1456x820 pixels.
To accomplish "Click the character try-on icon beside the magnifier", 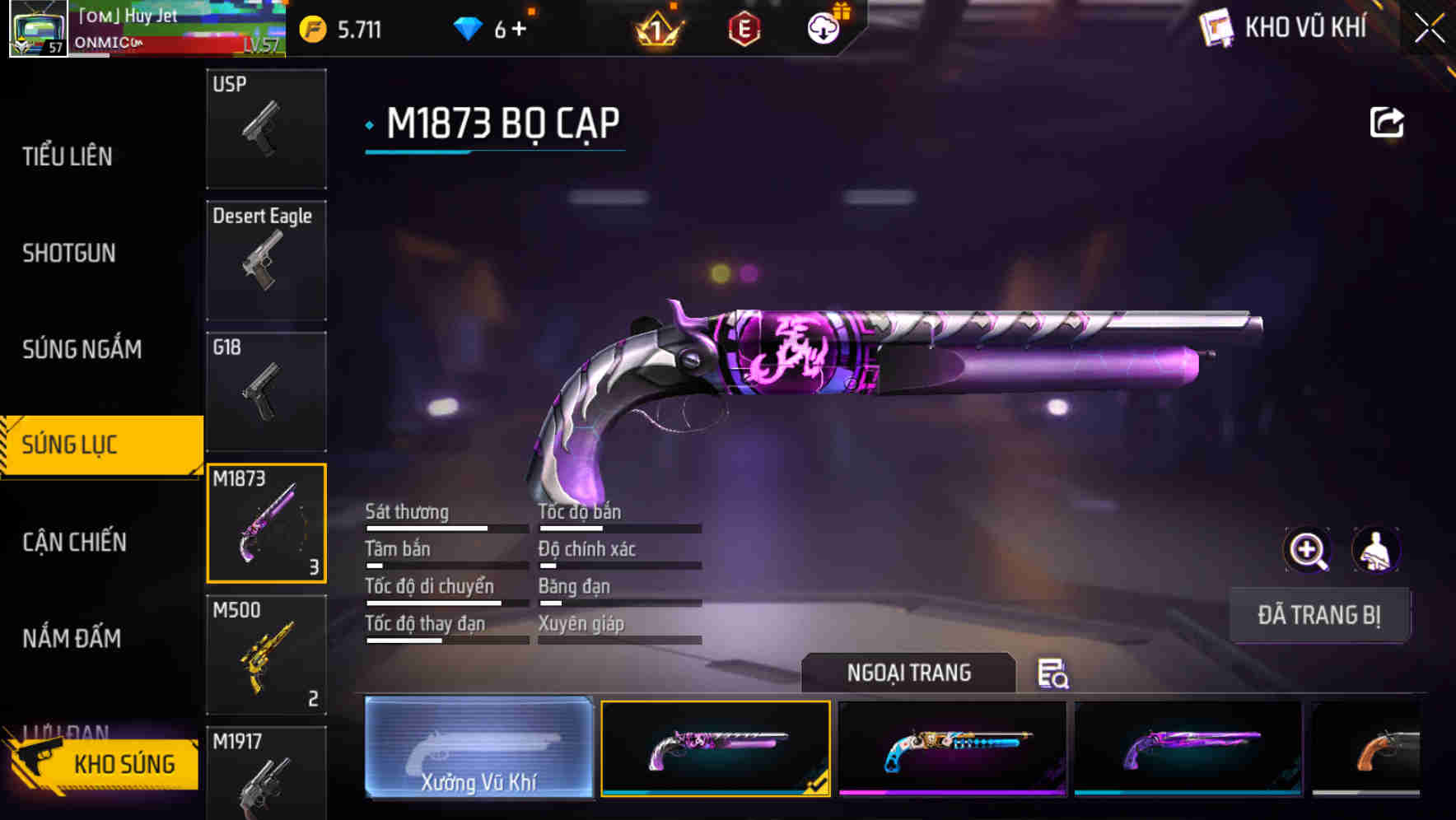I will (1377, 550).
